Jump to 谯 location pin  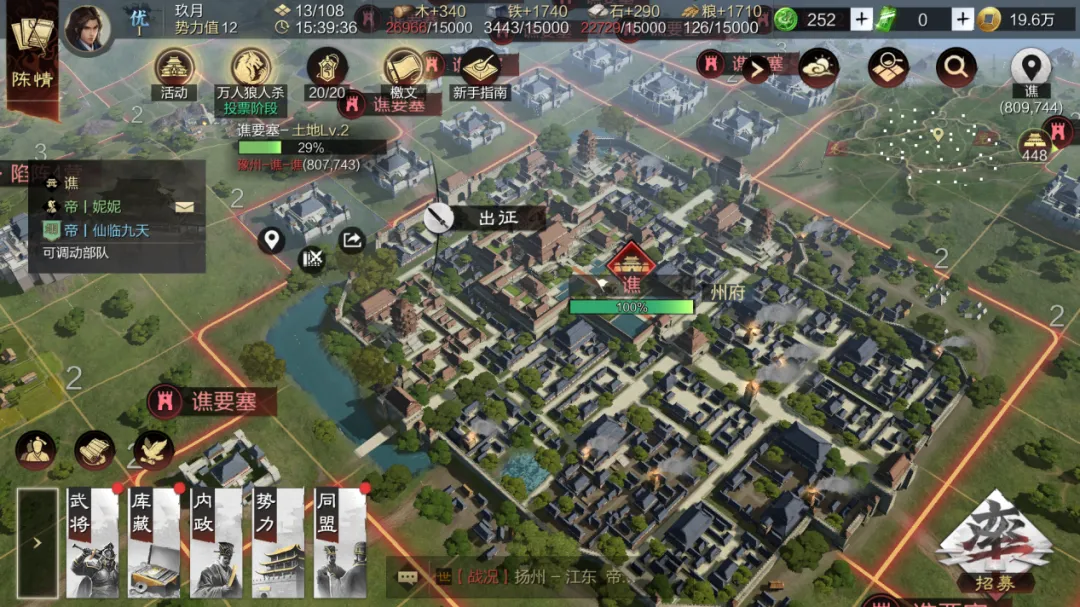click(x=1030, y=68)
